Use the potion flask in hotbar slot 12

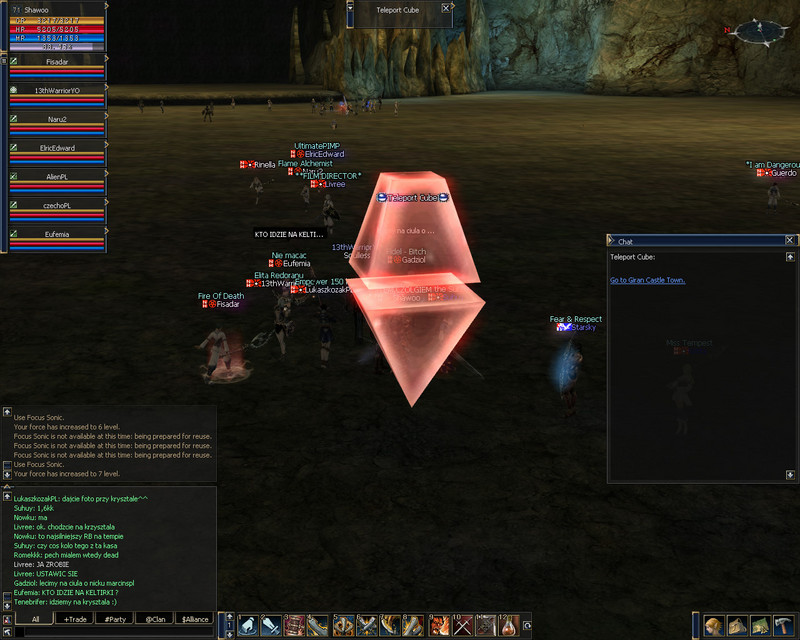(x=510, y=626)
